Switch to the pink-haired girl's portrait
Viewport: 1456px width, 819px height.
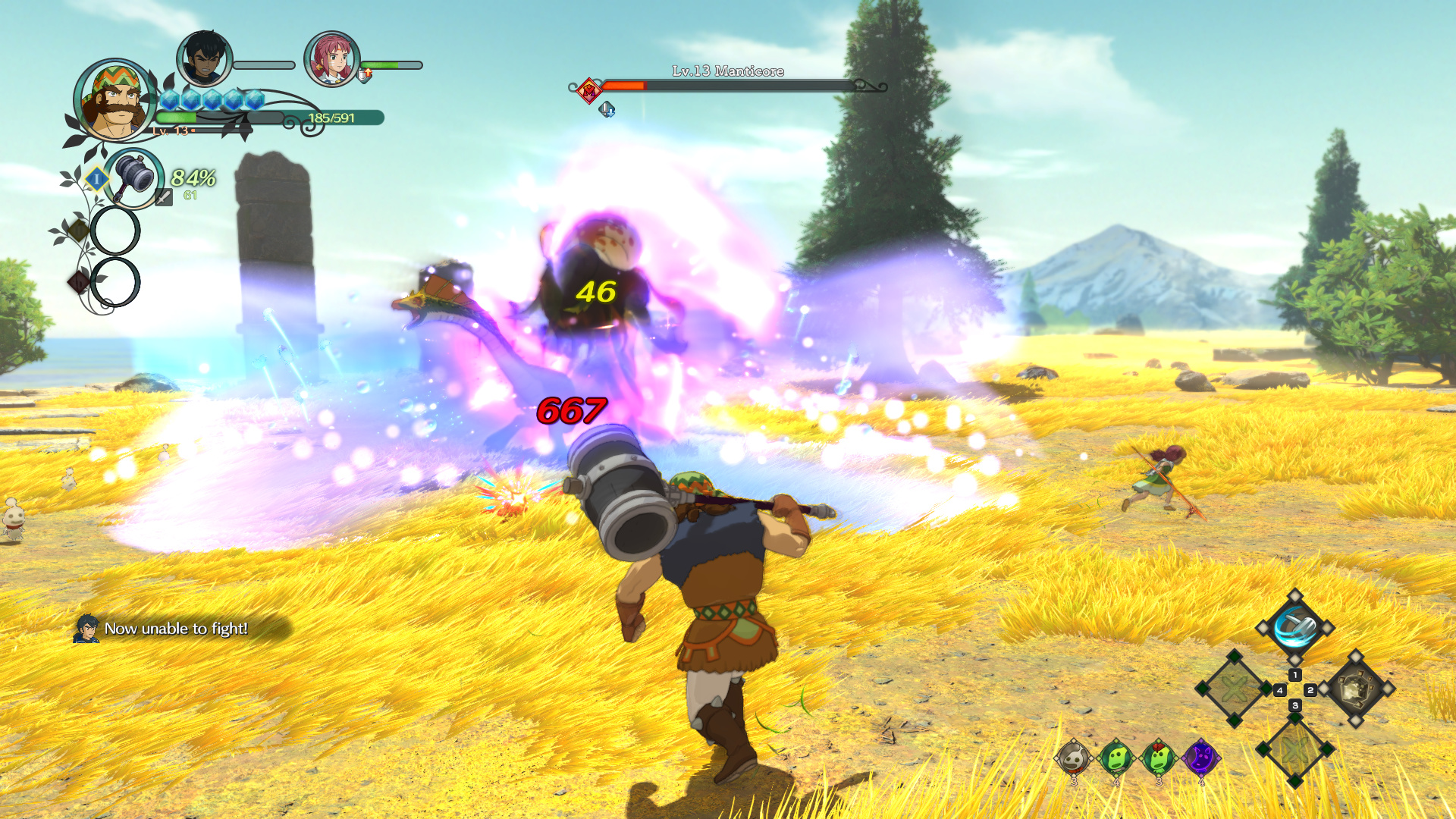point(331,58)
